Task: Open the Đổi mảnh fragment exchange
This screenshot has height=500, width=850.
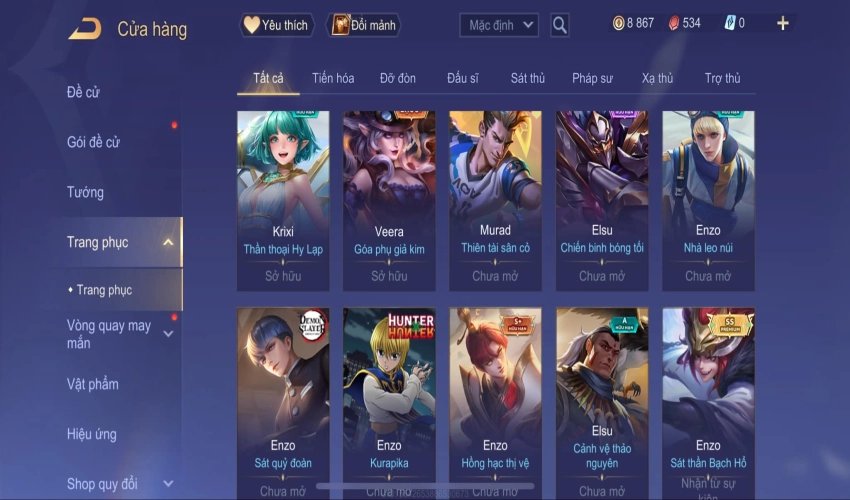Action: tap(362, 25)
